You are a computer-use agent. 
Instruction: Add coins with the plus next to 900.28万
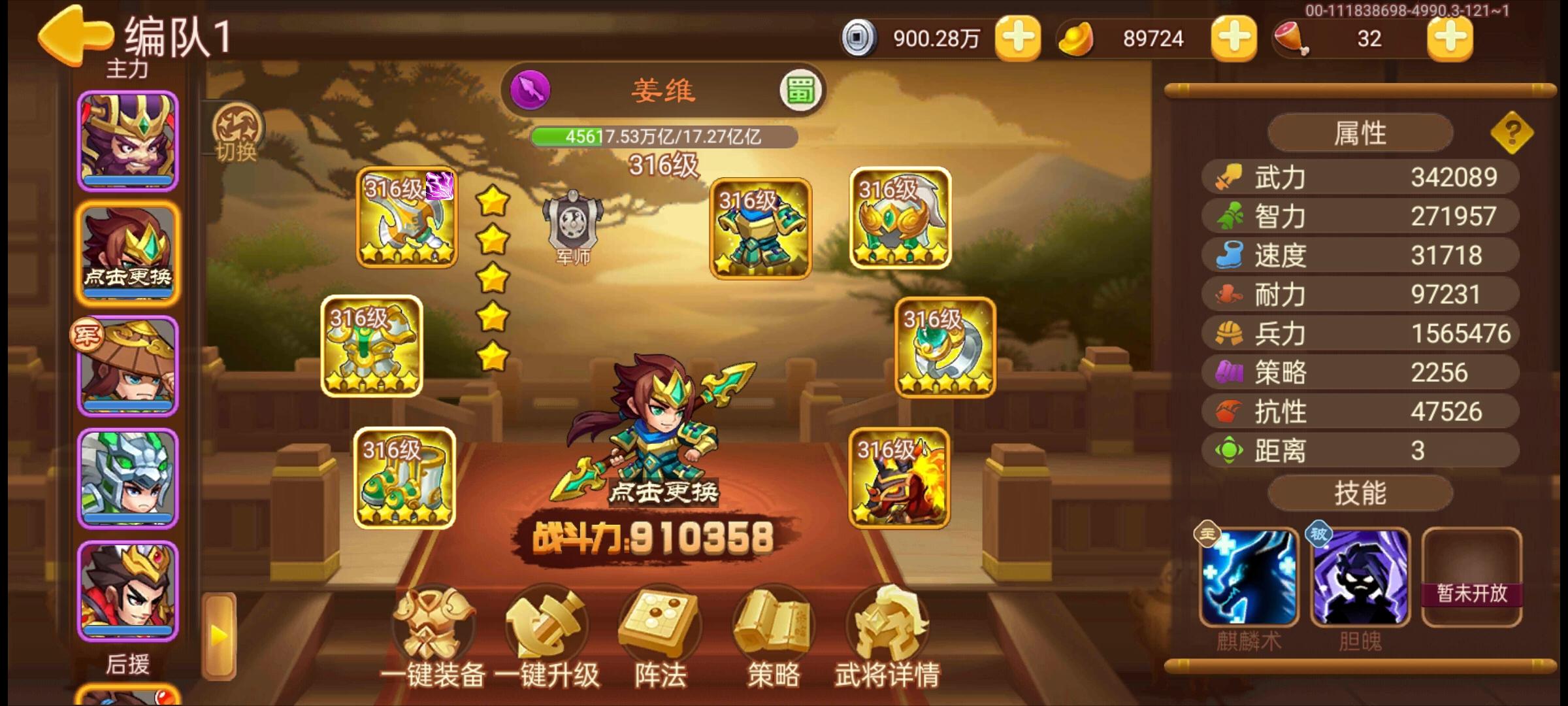tap(1017, 38)
